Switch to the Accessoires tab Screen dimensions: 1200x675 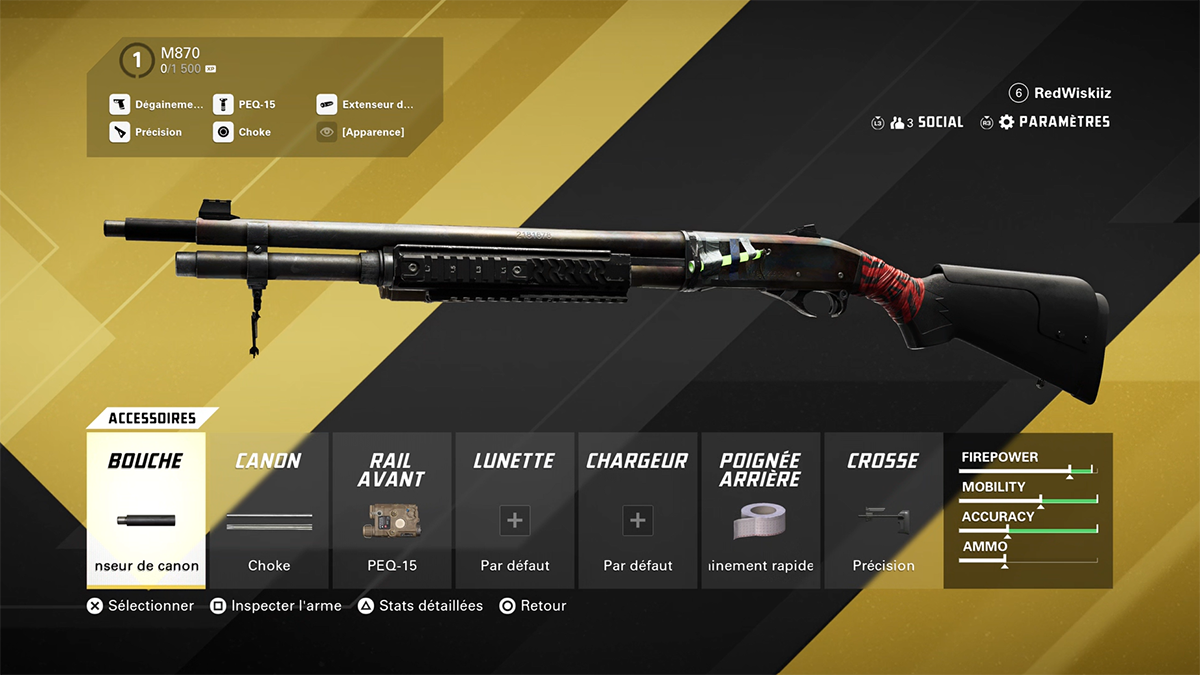point(152,418)
